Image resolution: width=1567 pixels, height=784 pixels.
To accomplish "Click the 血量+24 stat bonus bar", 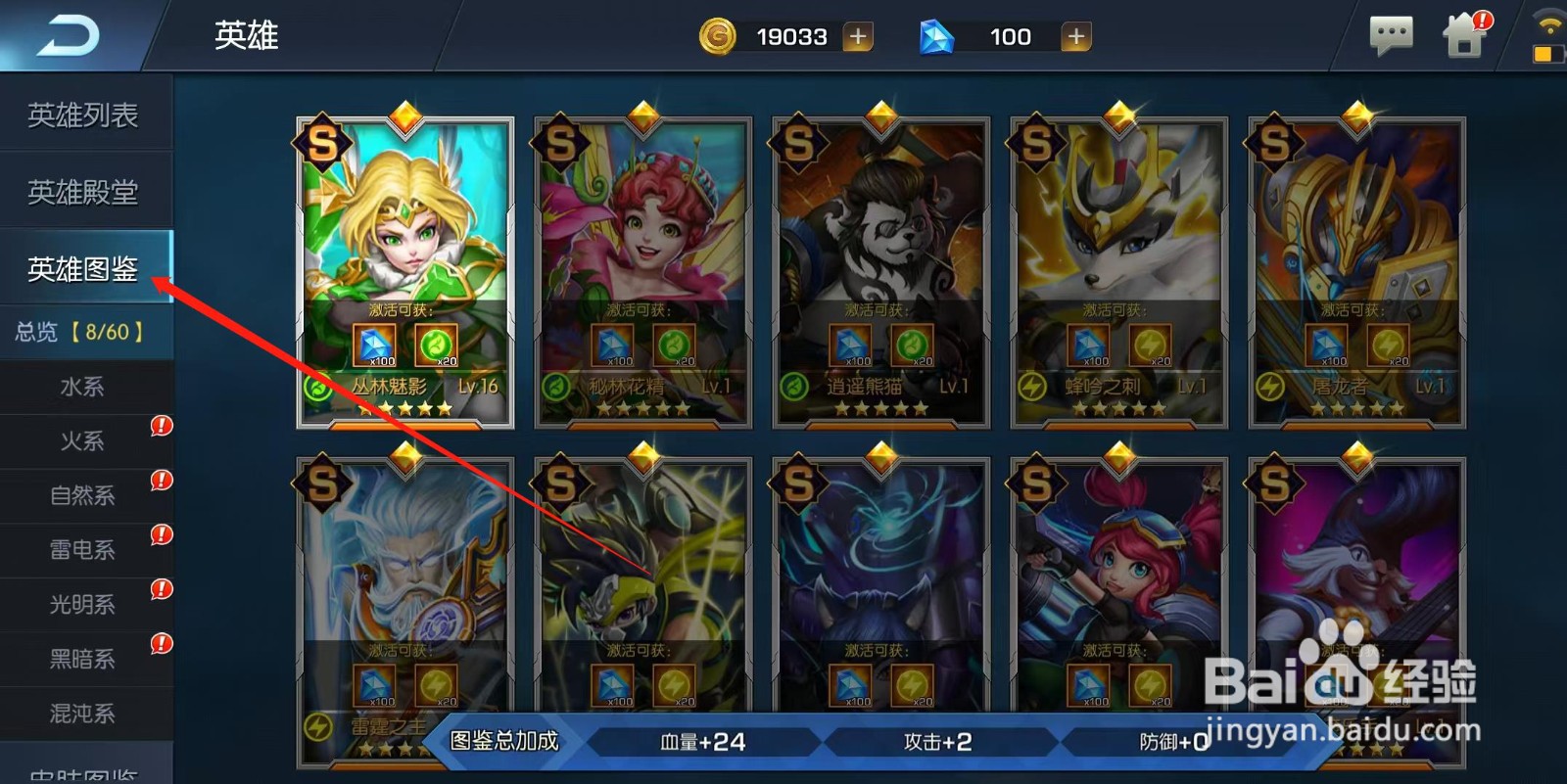I will [x=700, y=741].
